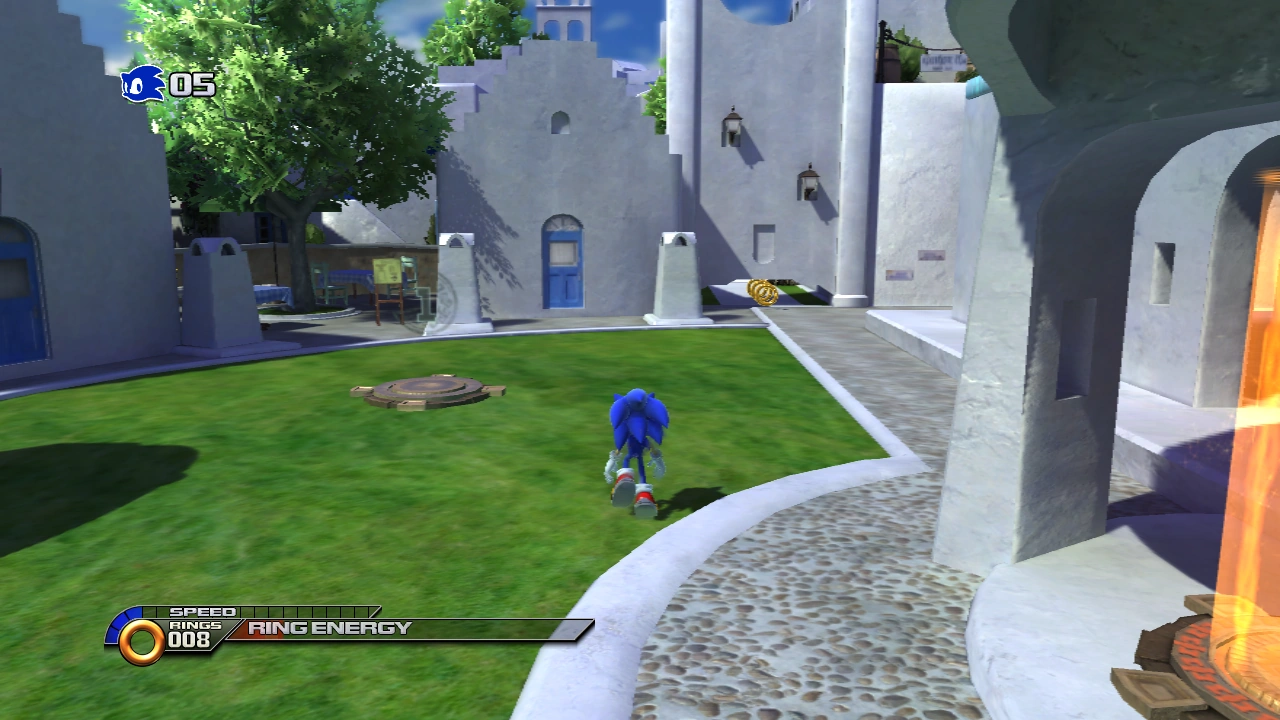Click the Sonic head lives icon
Viewport: 1280px width, 720px height.
(143, 84)
